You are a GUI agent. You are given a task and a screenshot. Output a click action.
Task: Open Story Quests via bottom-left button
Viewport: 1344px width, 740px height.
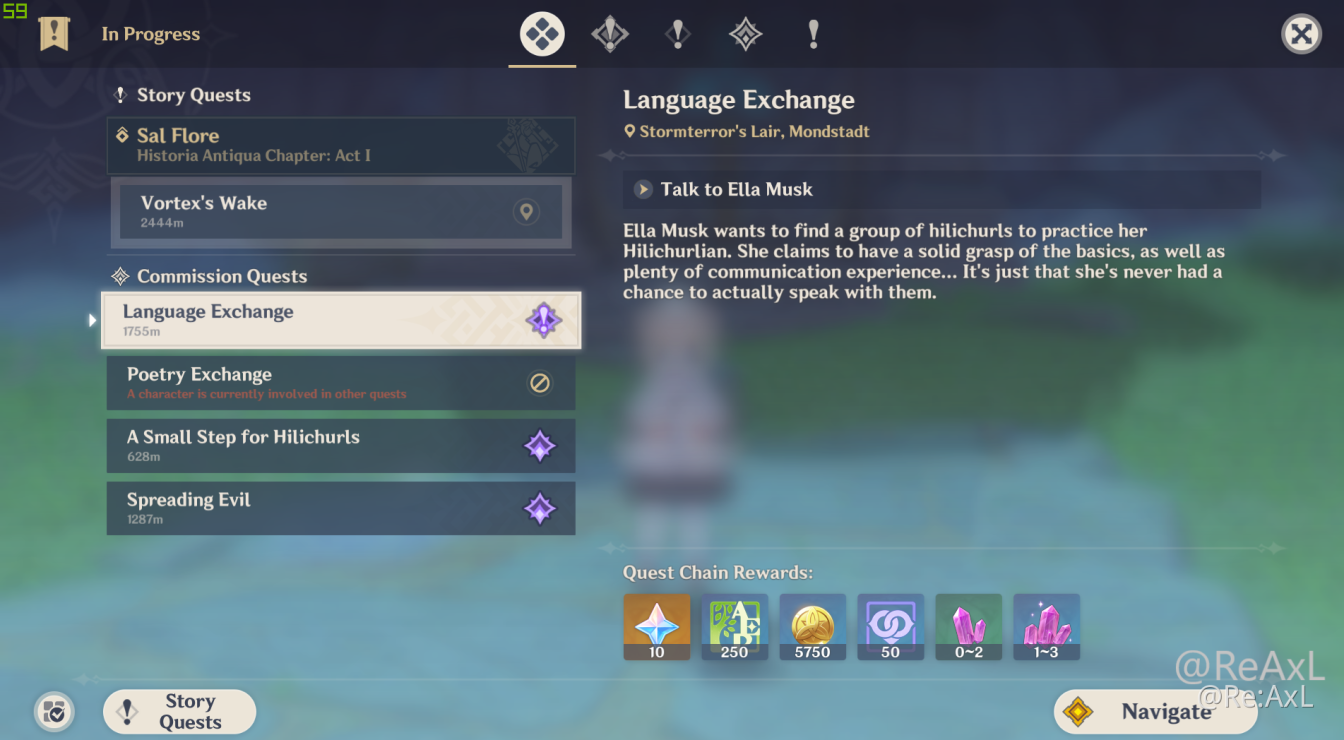click(179, 711)
